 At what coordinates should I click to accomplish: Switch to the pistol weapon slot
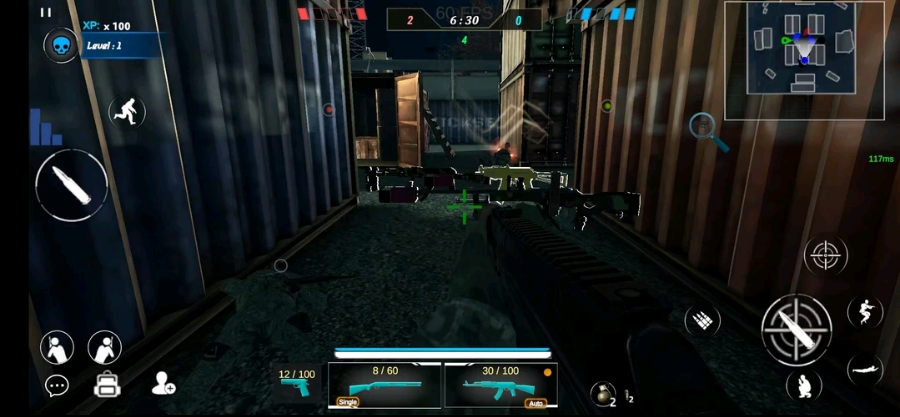[x=297, y=385]
